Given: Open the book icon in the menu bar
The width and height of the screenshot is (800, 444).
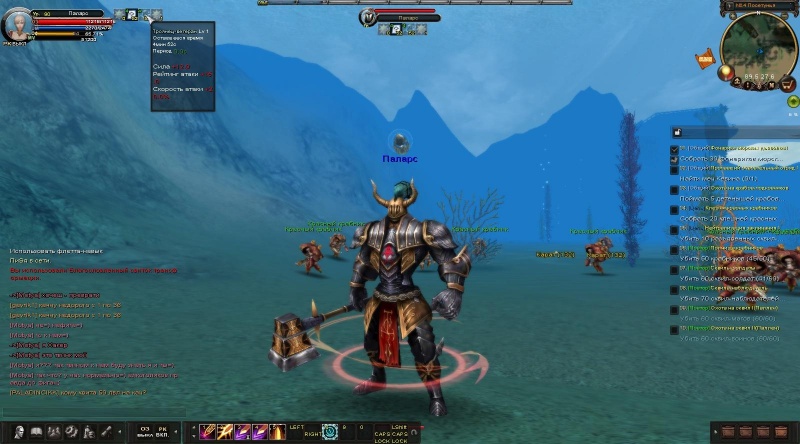Looking at the screenshot, I should 36,433.
